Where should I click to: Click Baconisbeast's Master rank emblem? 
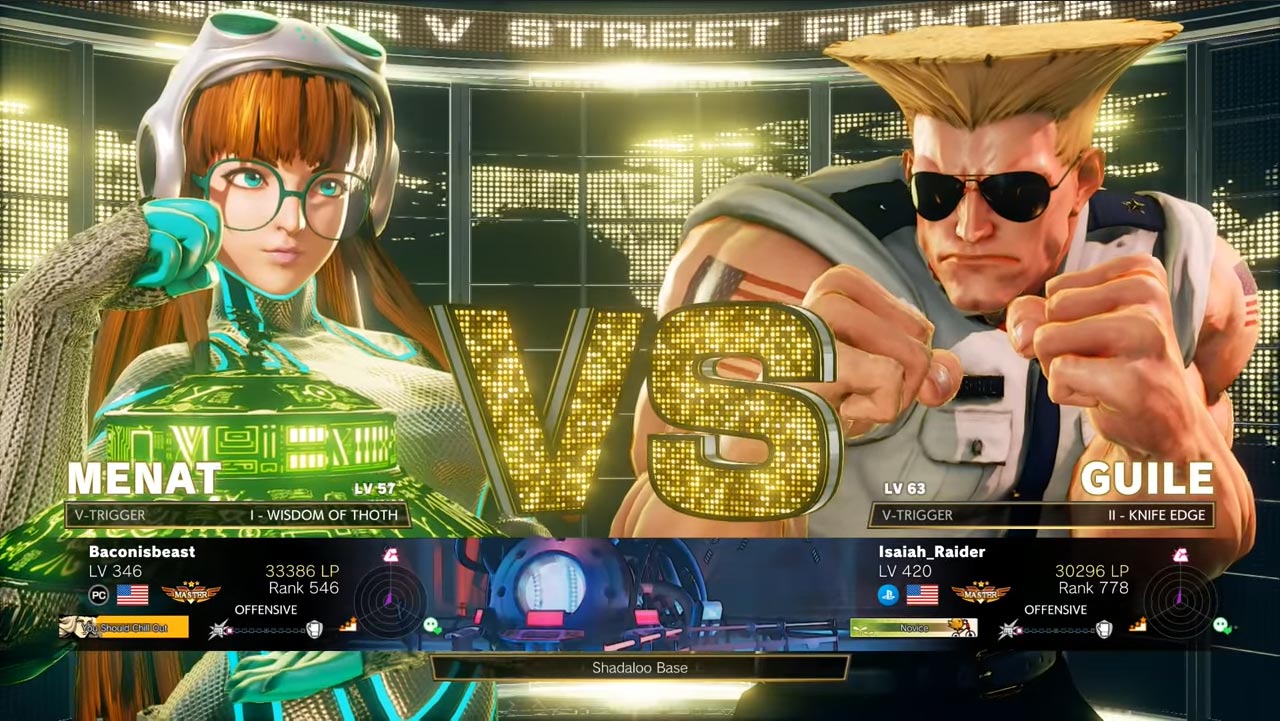191,594
